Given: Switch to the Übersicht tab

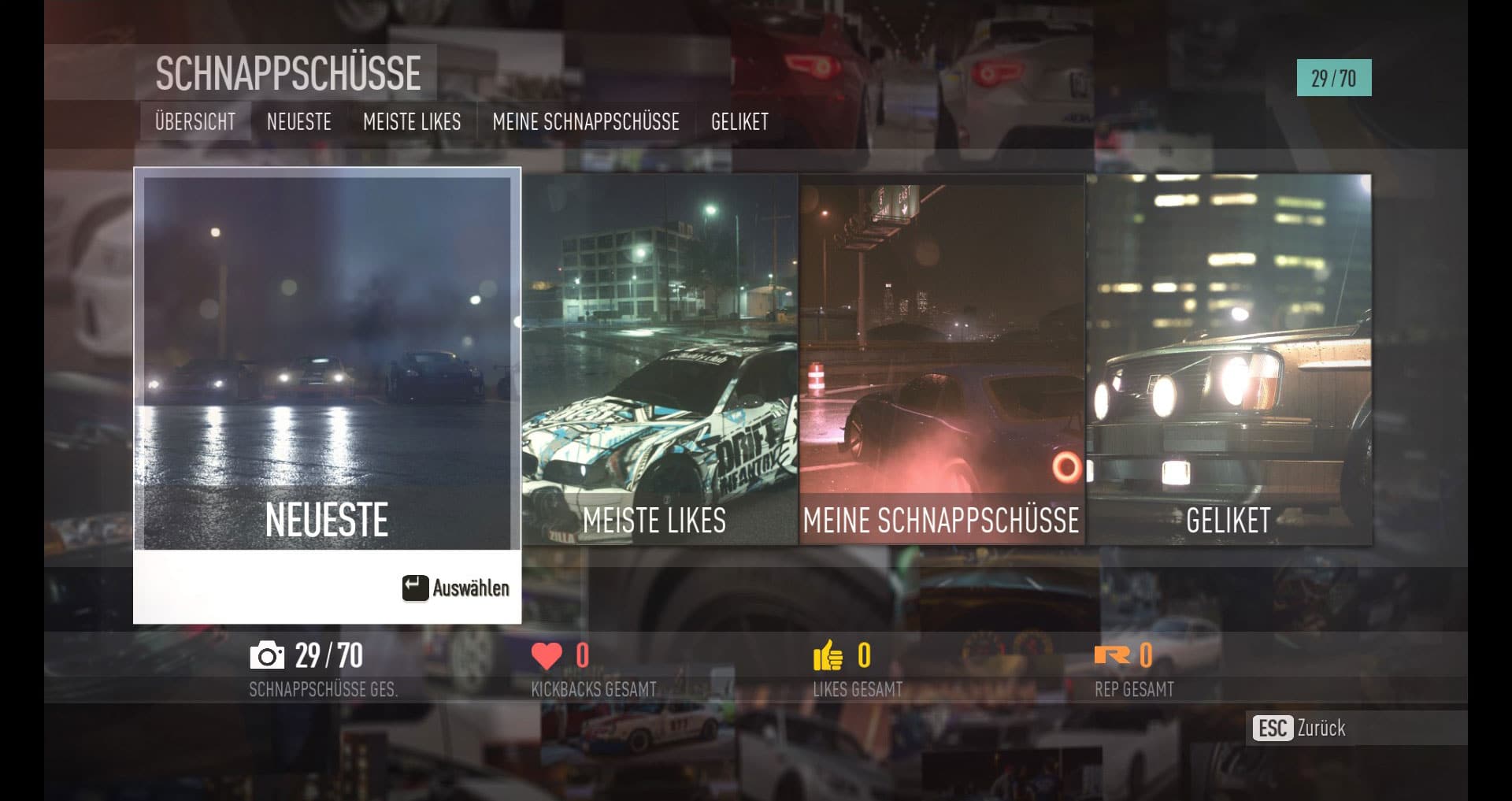Looking at the screenshot, I should click(x=195, y=122).
